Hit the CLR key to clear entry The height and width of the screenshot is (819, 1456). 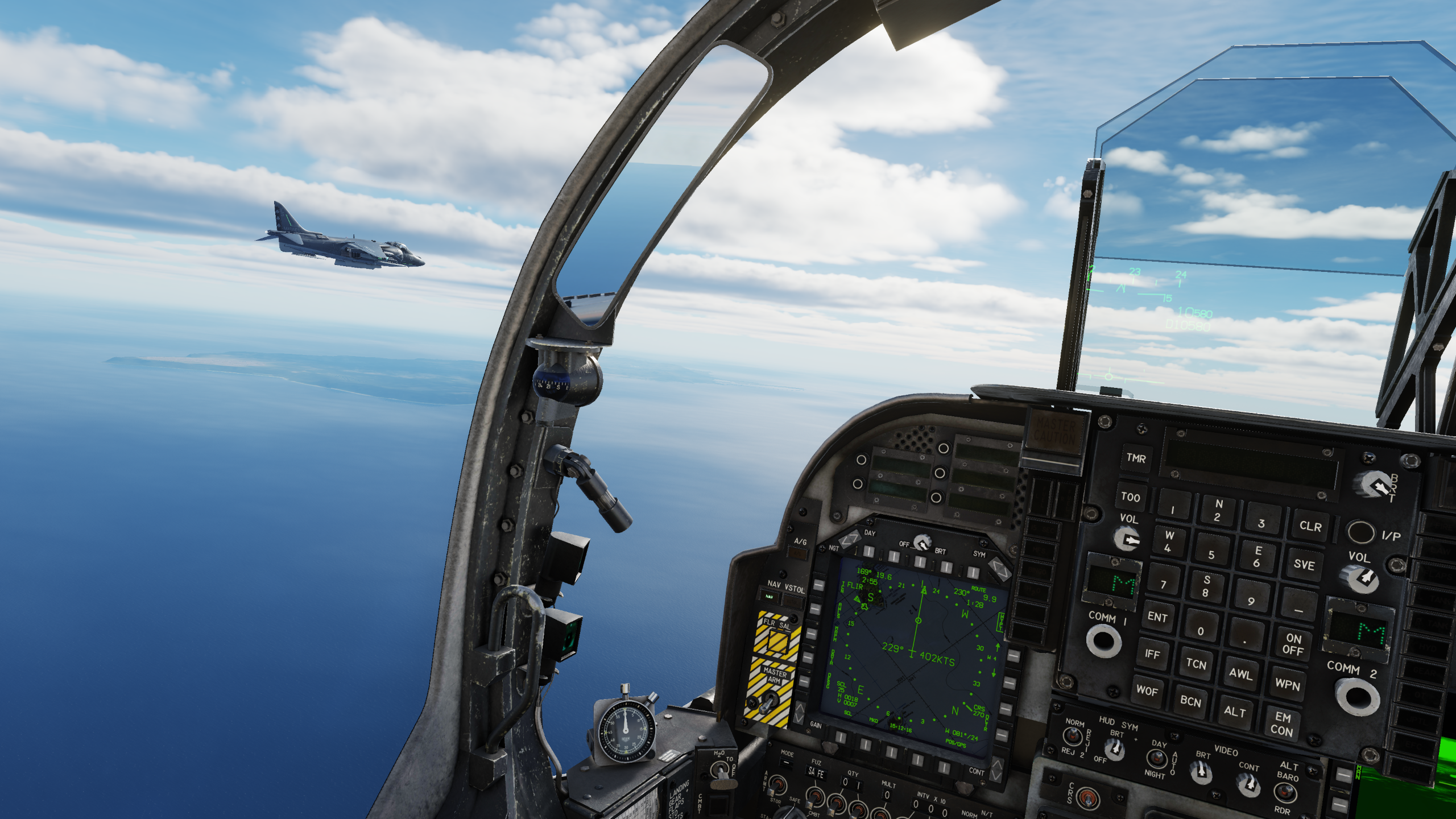(1310, 527)
